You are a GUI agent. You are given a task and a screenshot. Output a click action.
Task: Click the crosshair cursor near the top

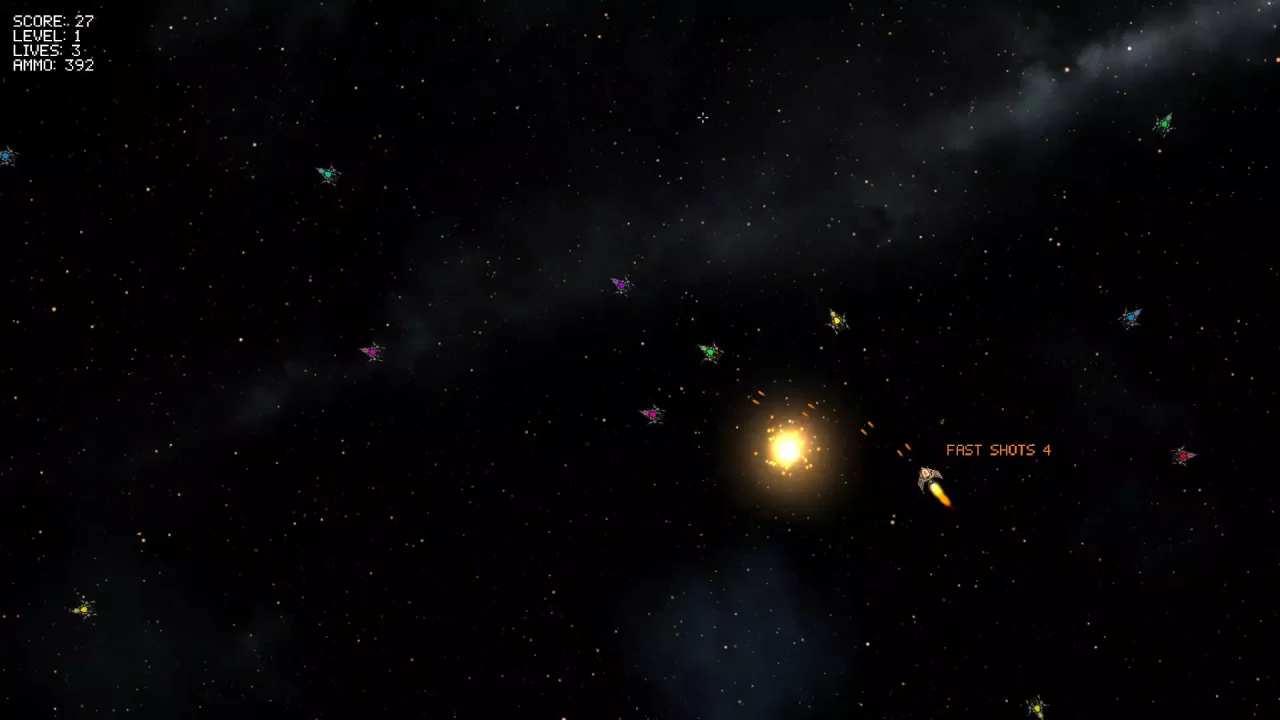(703, 118)
